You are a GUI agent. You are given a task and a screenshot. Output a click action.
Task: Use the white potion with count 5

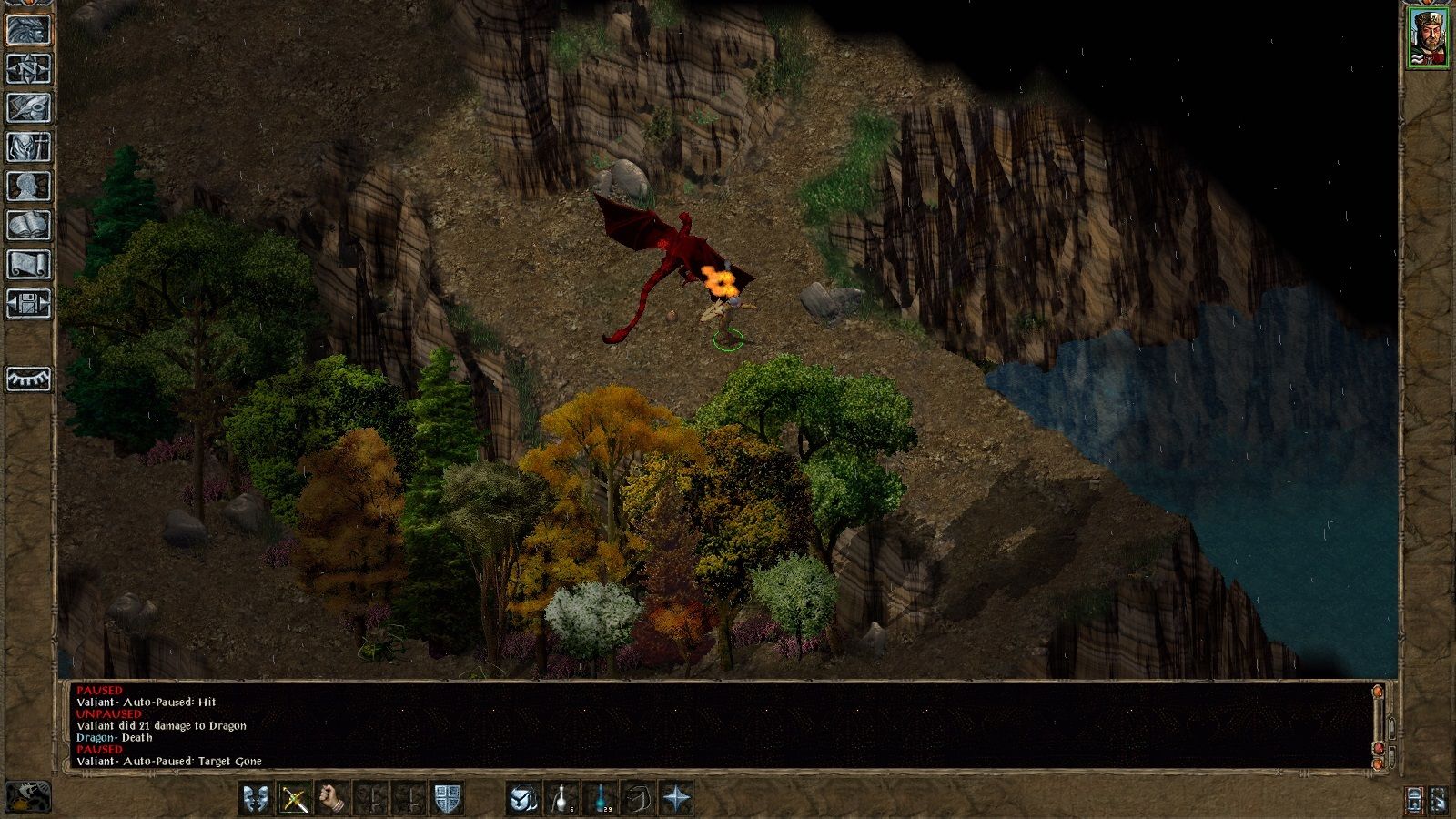coord(561,799)
